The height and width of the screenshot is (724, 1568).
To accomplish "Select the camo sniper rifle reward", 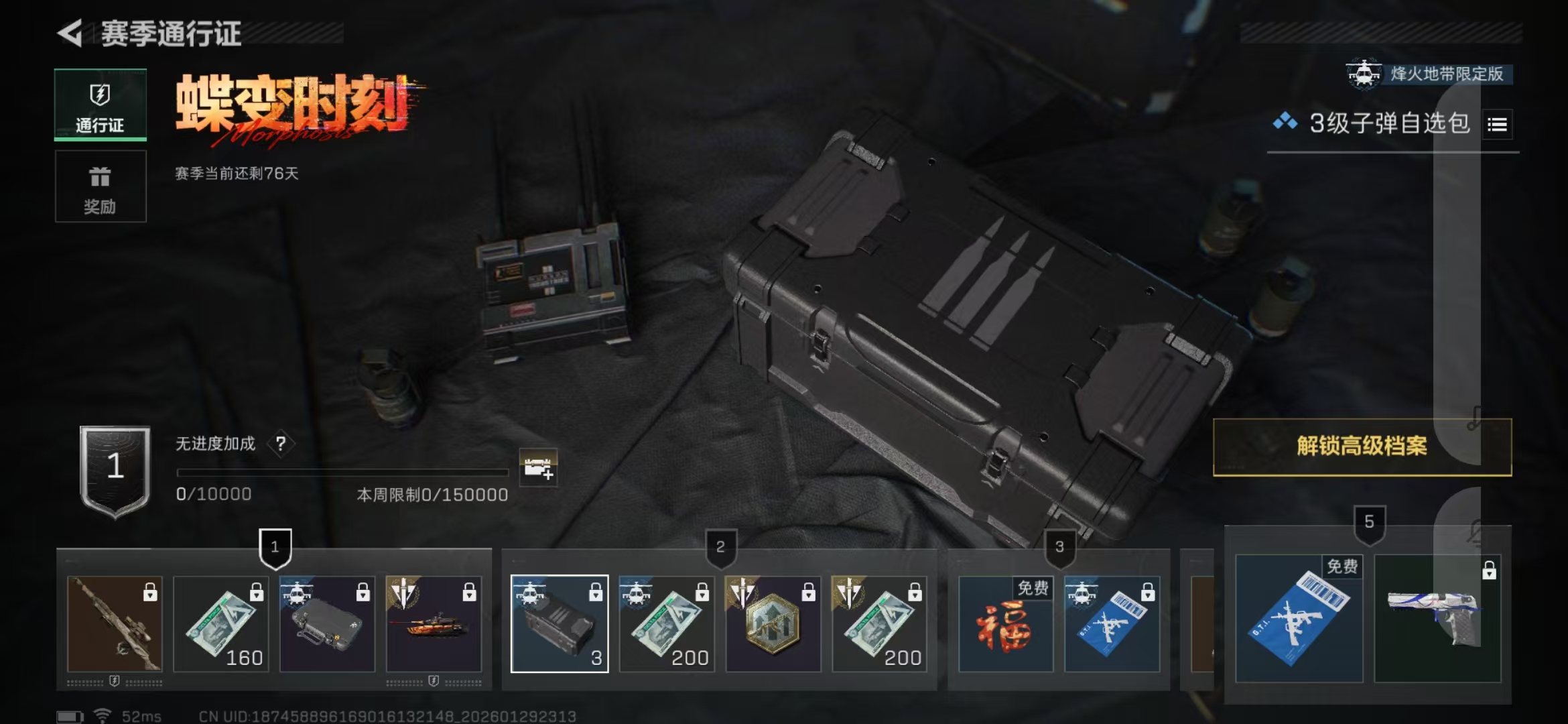I will click(115, 624).
